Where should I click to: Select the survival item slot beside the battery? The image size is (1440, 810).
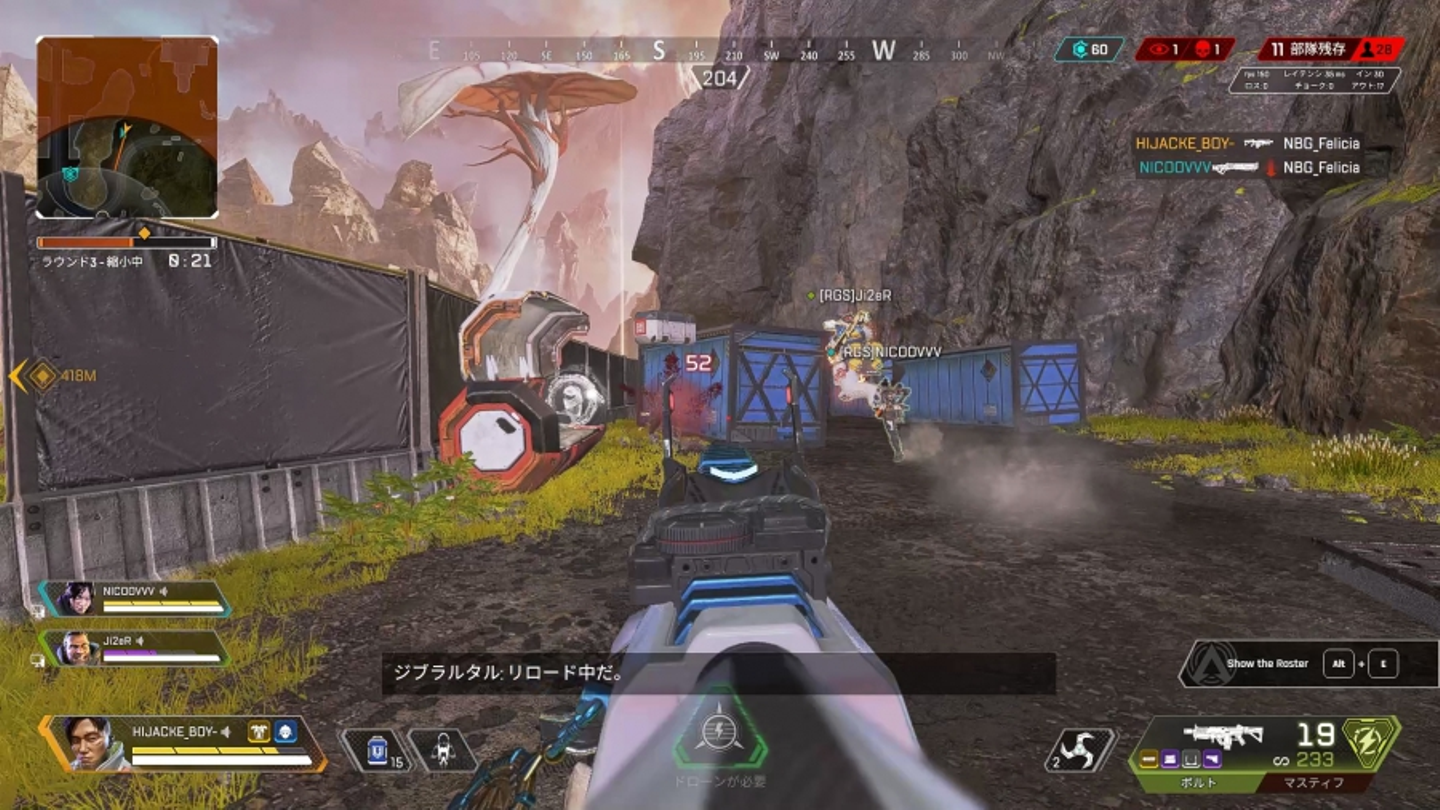(441, 750)
